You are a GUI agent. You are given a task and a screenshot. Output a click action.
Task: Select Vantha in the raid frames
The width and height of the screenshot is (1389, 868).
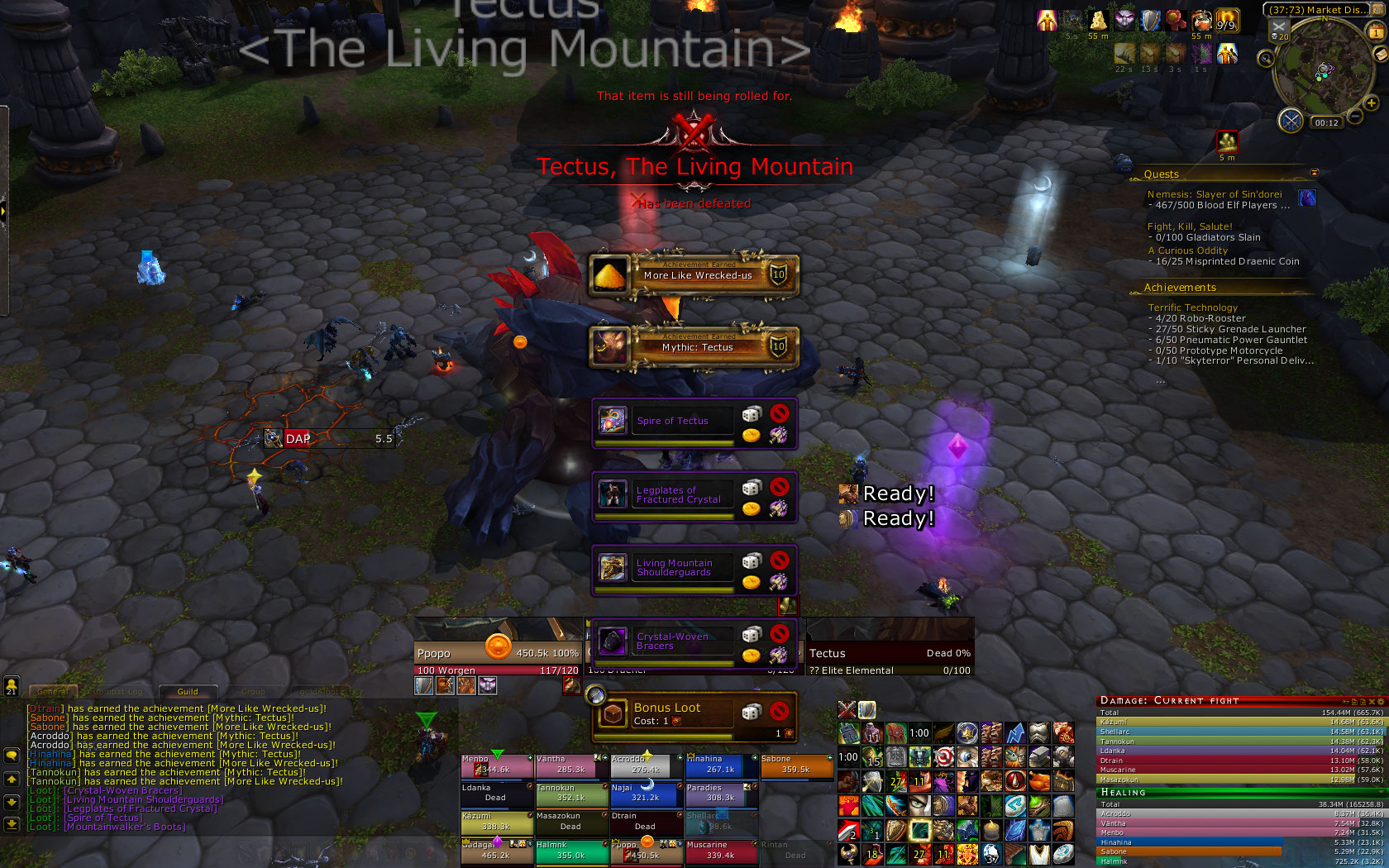[570, 765]
